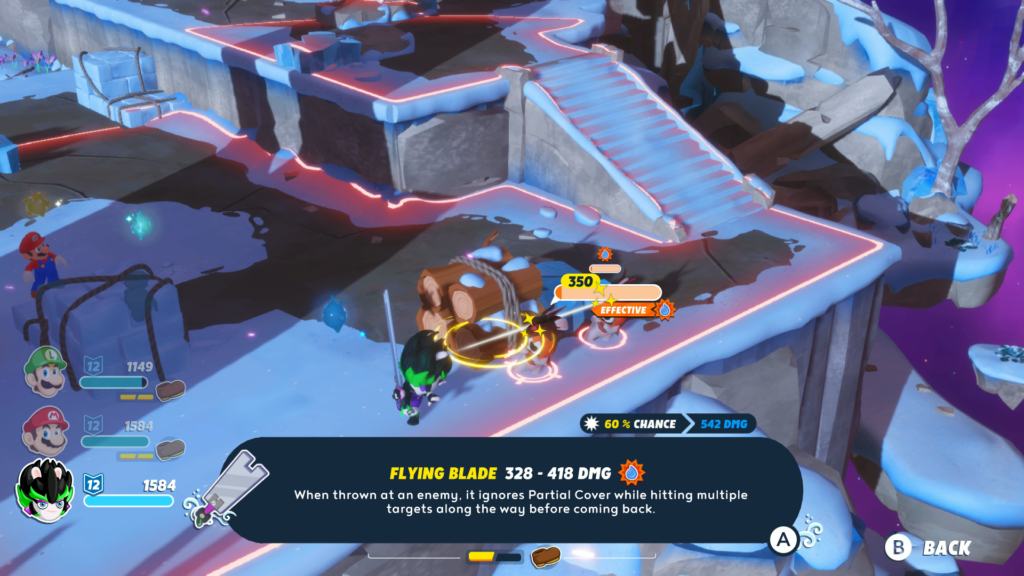
Task: Select Mario's hero portrait
Action: [46, 430]
